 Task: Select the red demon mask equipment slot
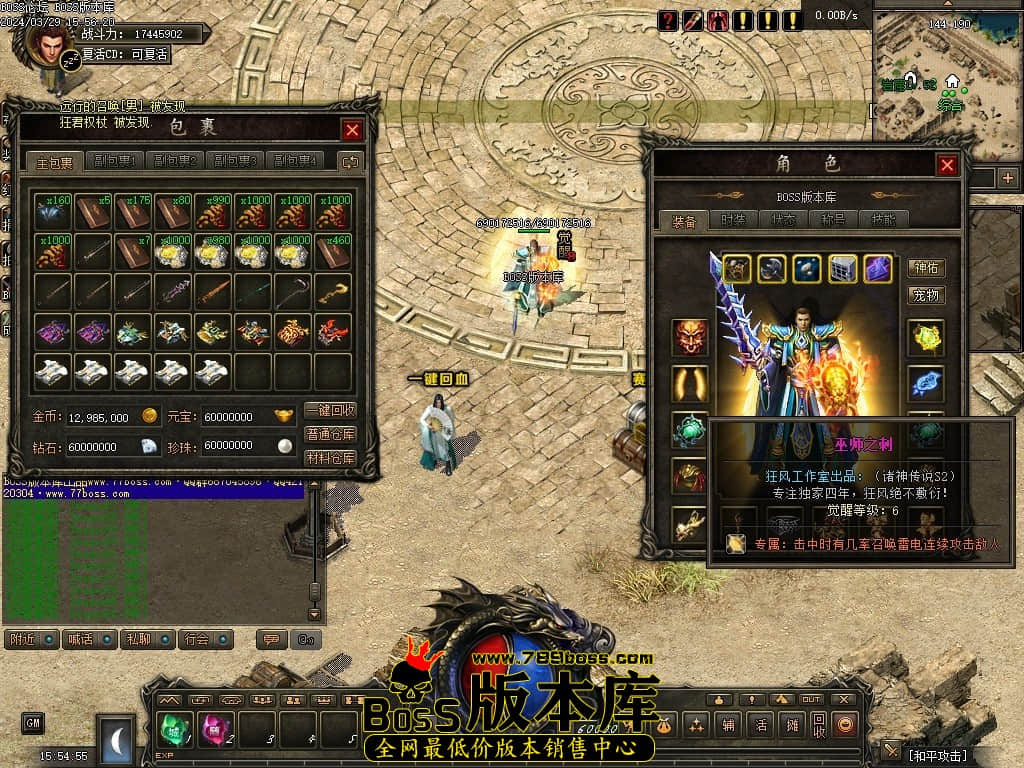tap(690, 337)
